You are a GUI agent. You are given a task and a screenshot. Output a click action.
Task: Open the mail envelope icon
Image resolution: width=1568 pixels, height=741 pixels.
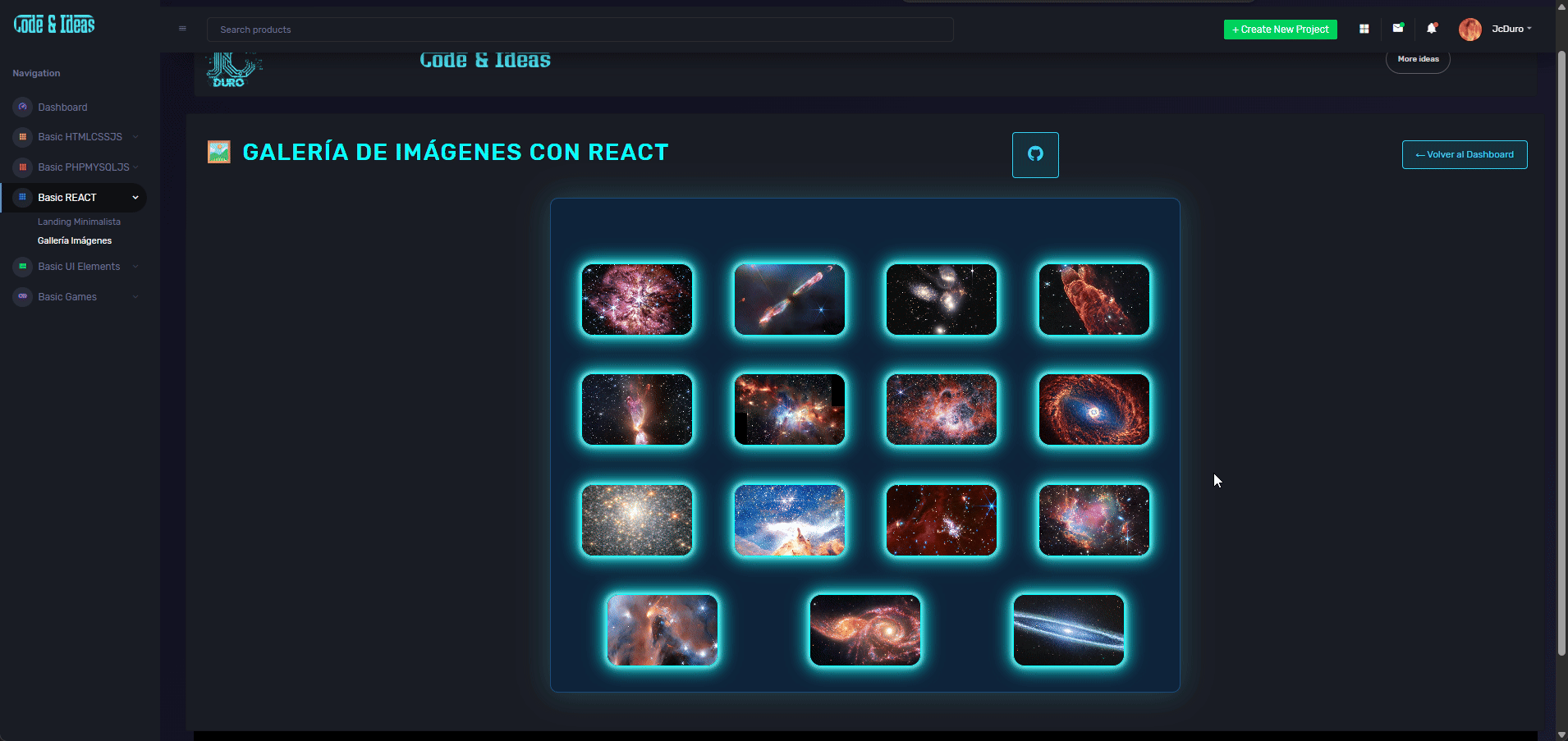click(x=1397, y=29)
